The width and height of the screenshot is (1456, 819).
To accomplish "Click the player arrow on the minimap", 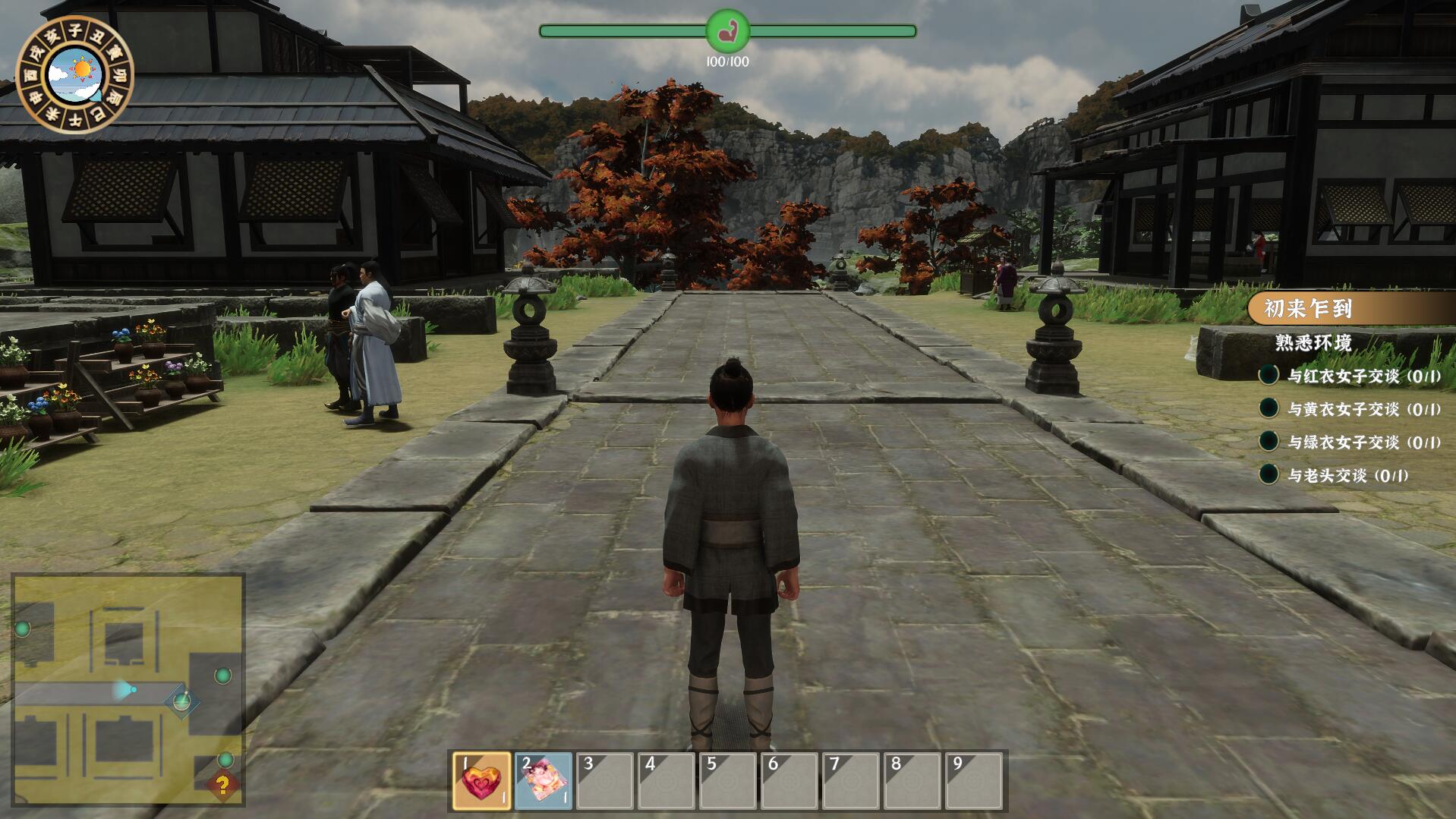I will 123,690.
